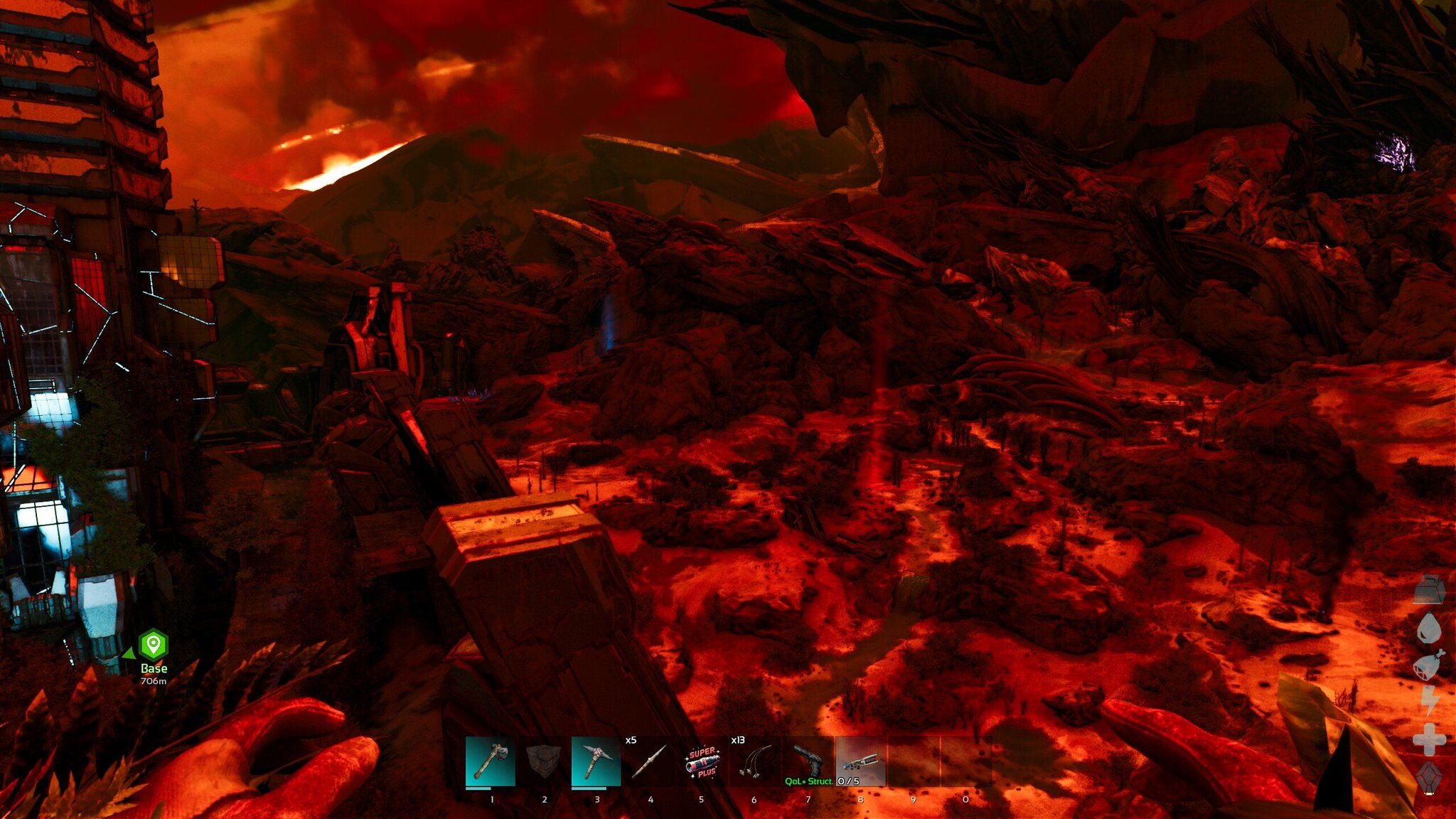
Task: Select the stone block item in the hotbar
Action: click(543, 761)
